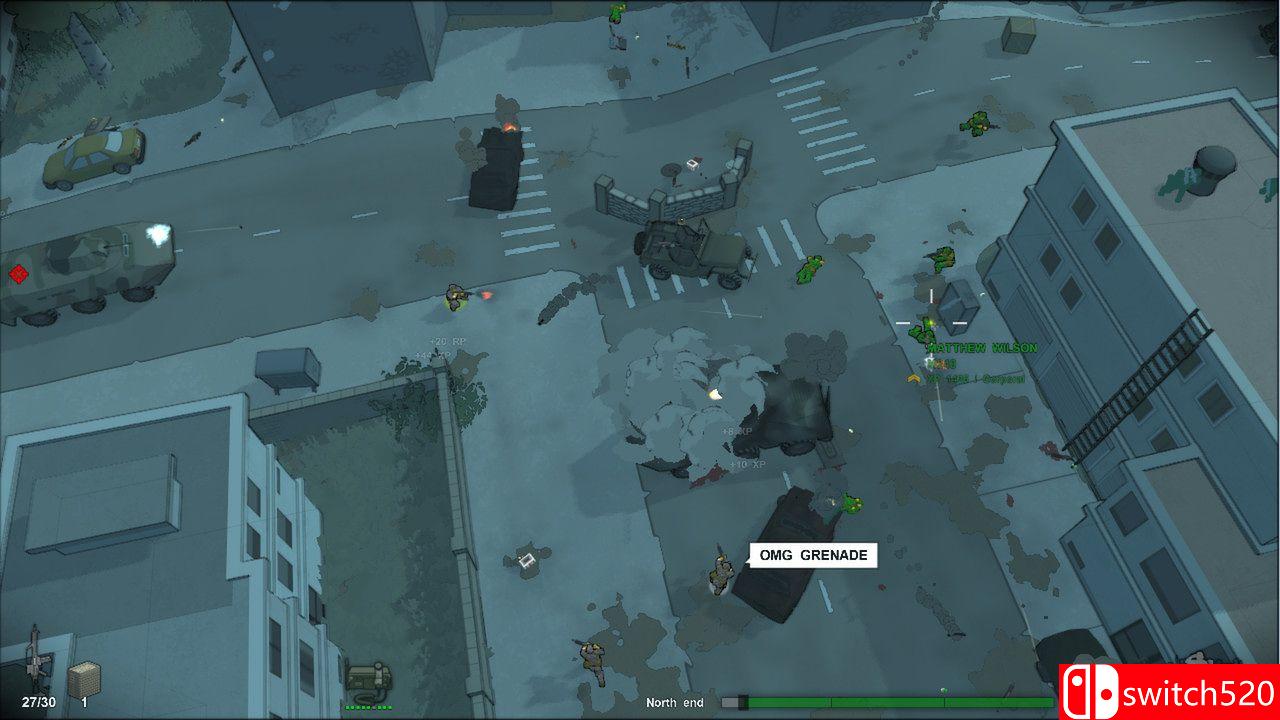Click the white crescent moon marker in smoke cloud
This screenshot has width=1280, height=720.
(714, 394)
